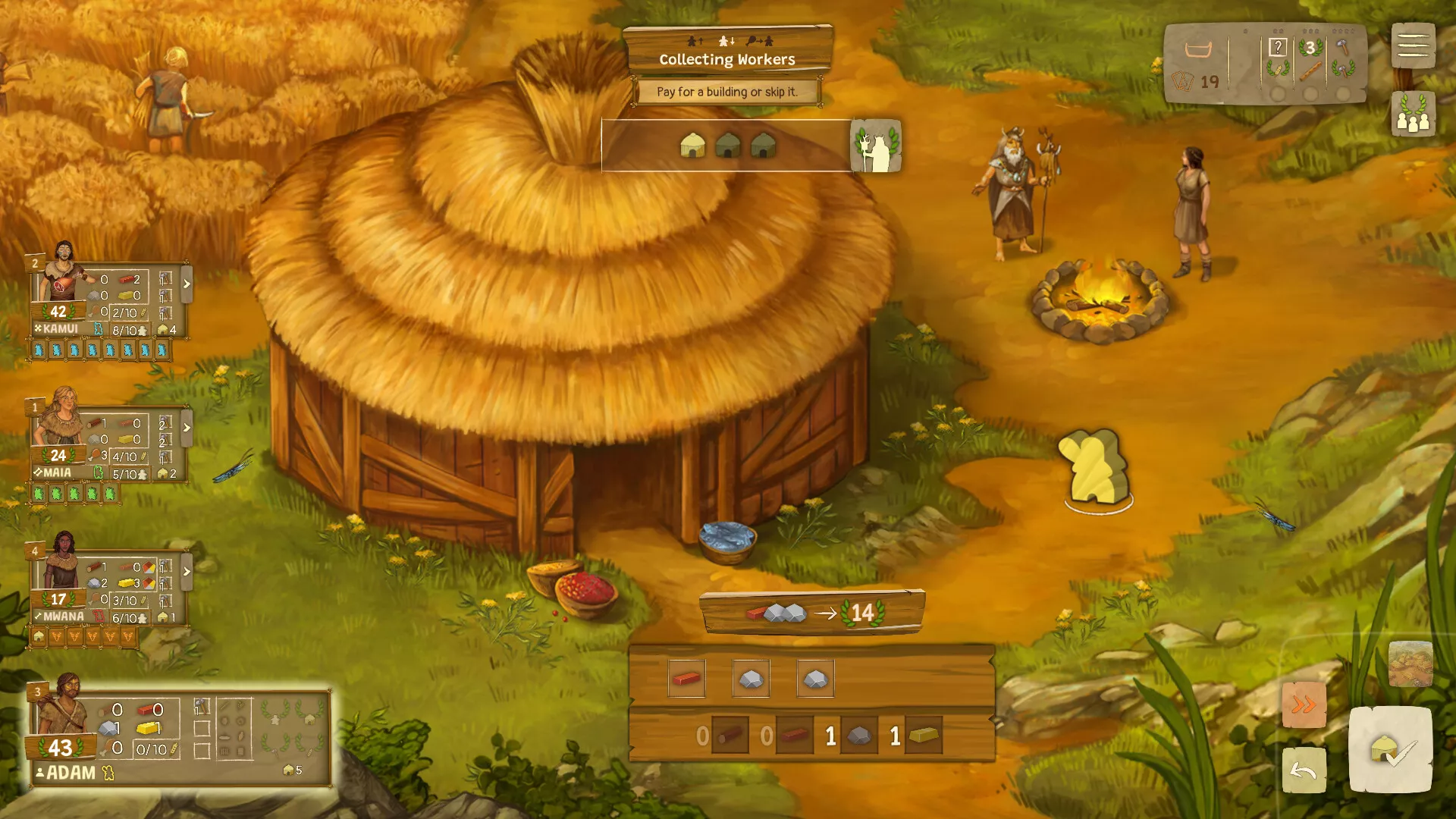View the building cost sign worth 14 points
The height and width of the screenshot is (819, 1456).
coord(812,612)
